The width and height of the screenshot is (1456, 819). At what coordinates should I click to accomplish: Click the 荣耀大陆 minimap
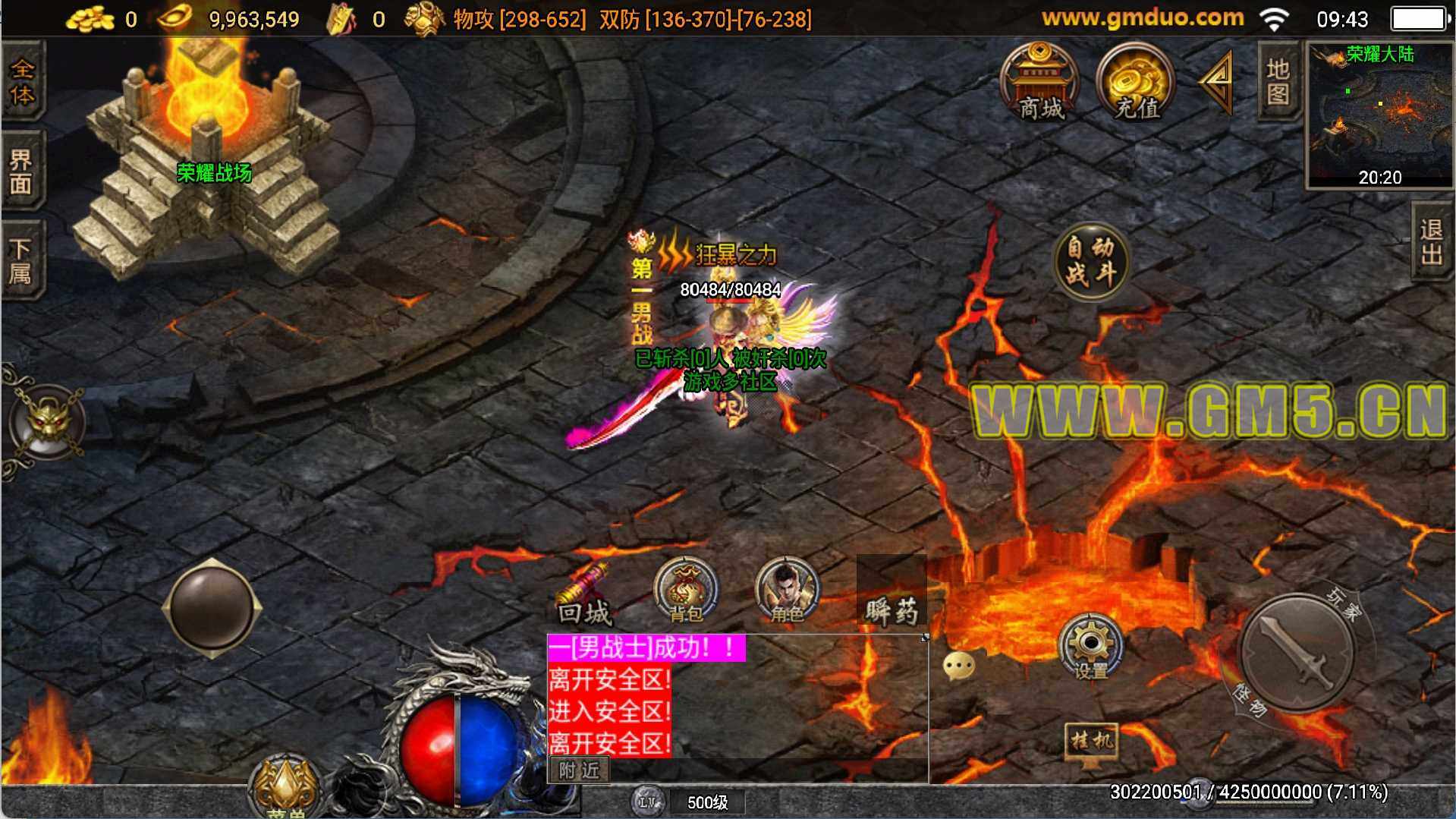(x=1379, y=114)
